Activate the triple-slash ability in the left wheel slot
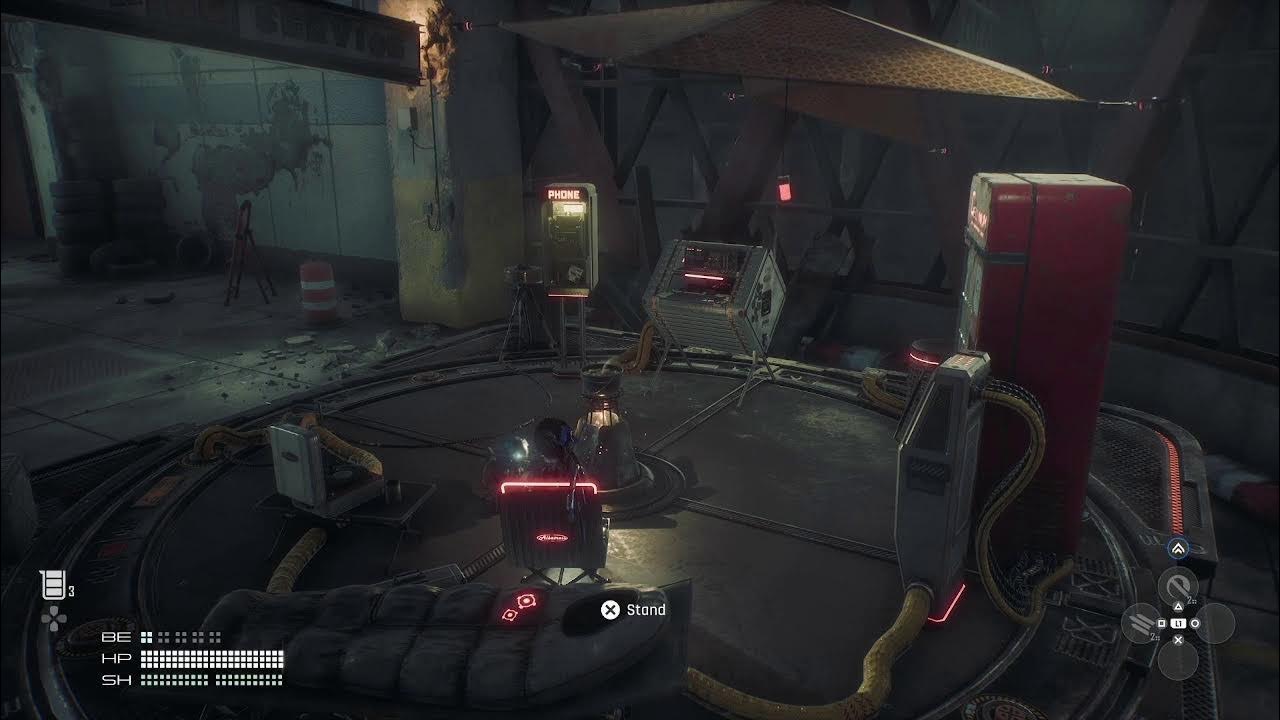Screen dimensions: 1280x720 pyautogui.click(x=1140, y=623)
